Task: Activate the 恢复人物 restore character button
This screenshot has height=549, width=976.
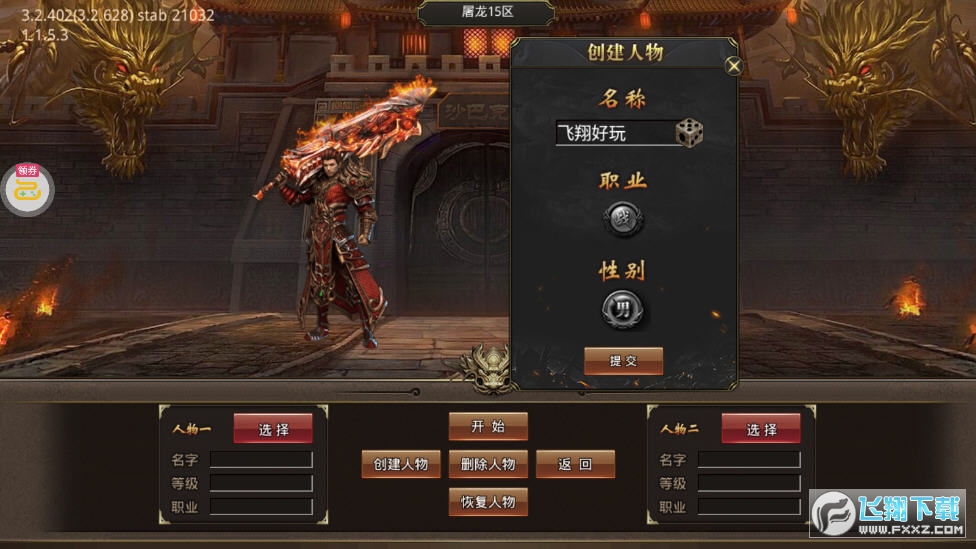Action: point(488,502)
